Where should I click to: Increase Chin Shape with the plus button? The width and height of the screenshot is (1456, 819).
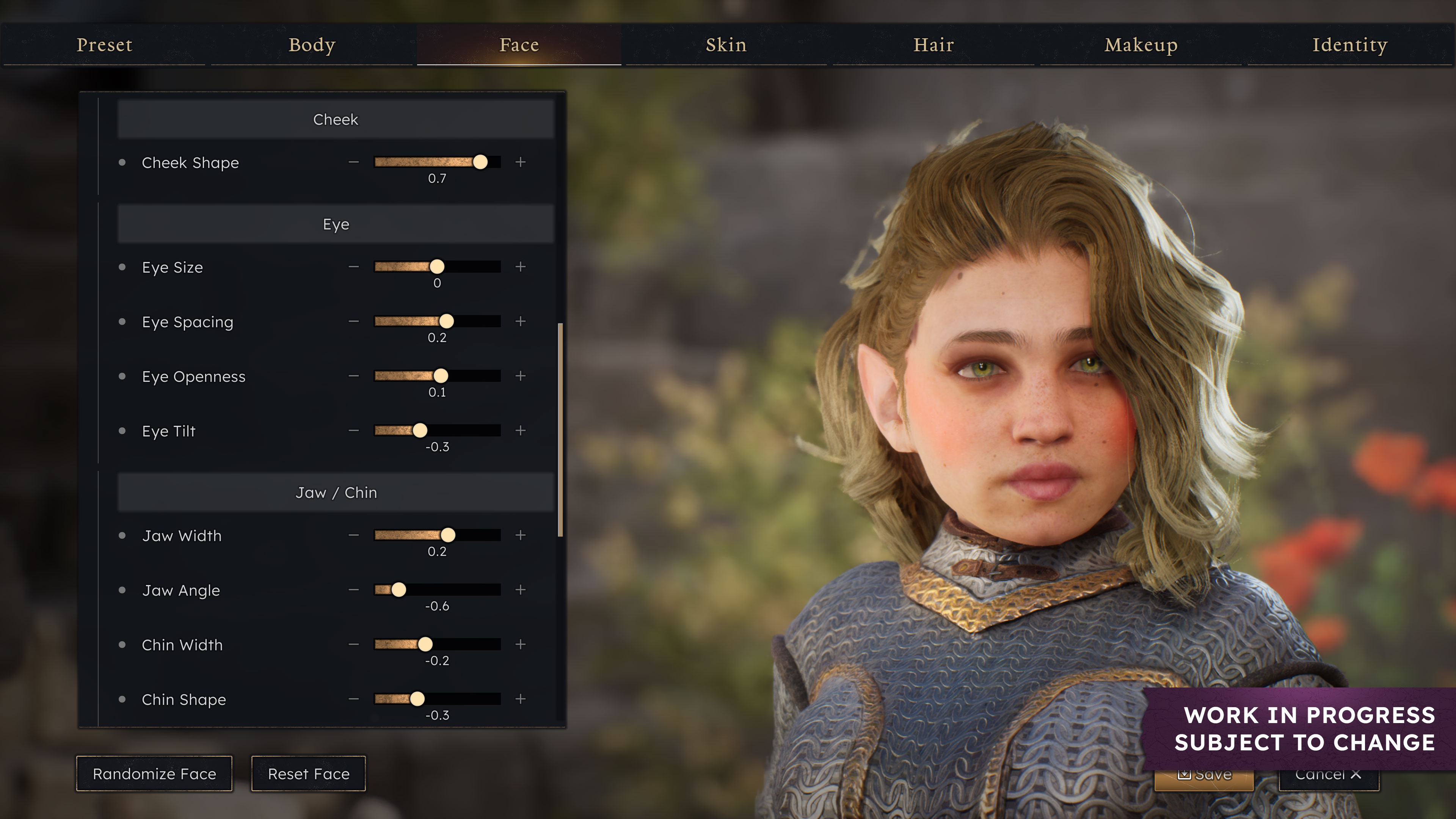point(521,699)
